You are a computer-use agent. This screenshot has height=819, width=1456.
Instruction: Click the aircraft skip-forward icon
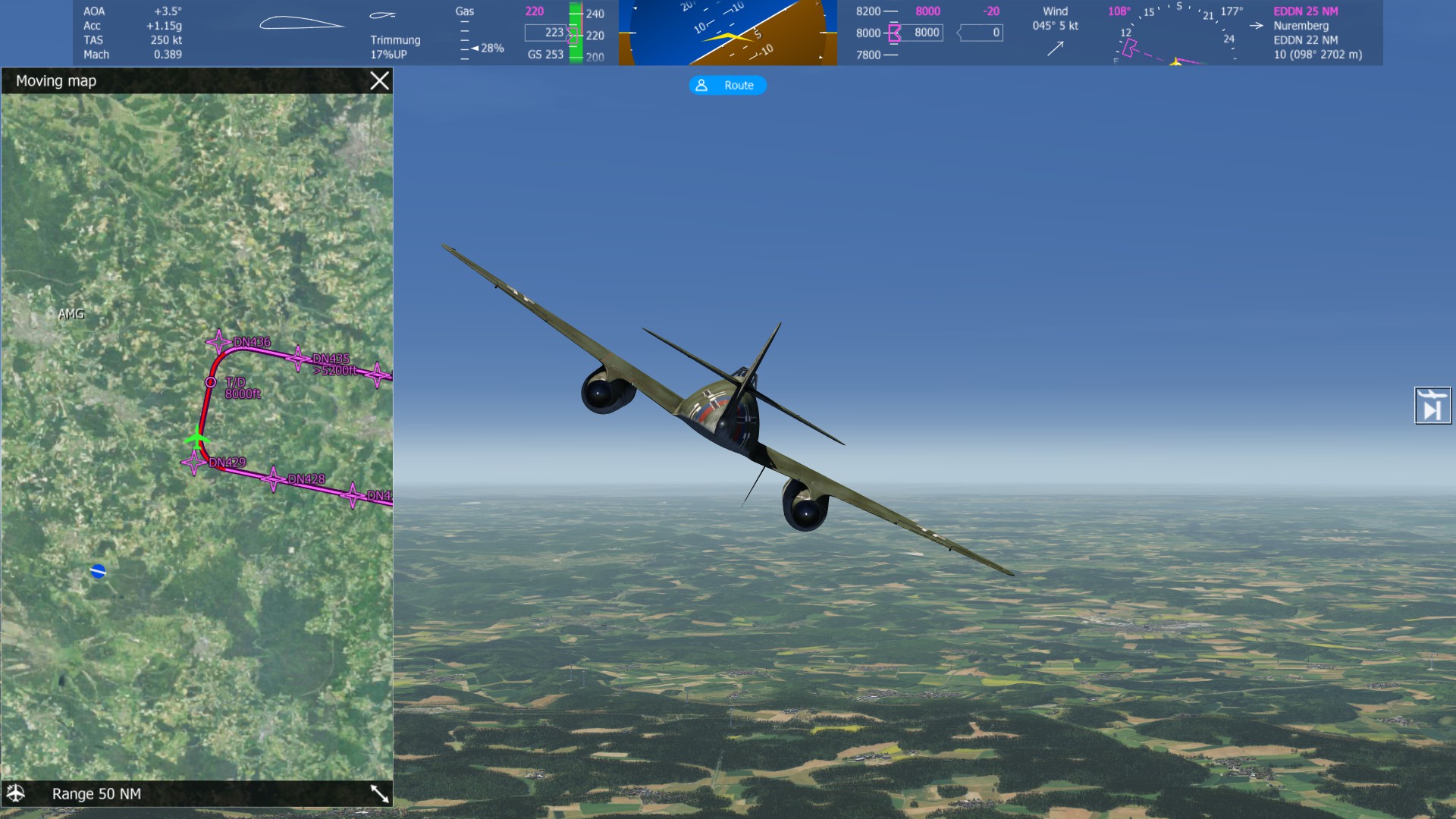point(1432,406)
